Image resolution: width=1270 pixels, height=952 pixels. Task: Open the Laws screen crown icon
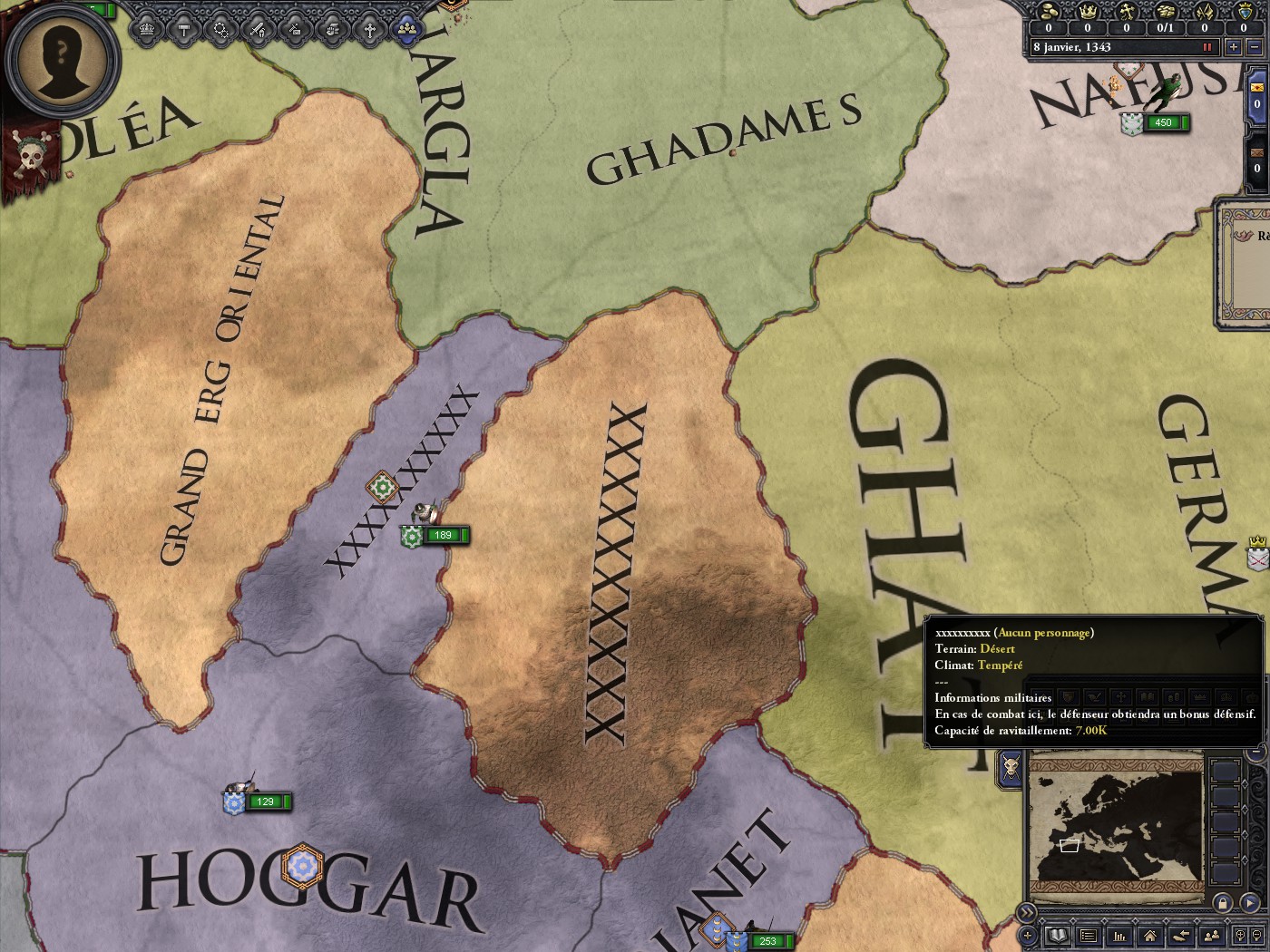pos(145,28)
